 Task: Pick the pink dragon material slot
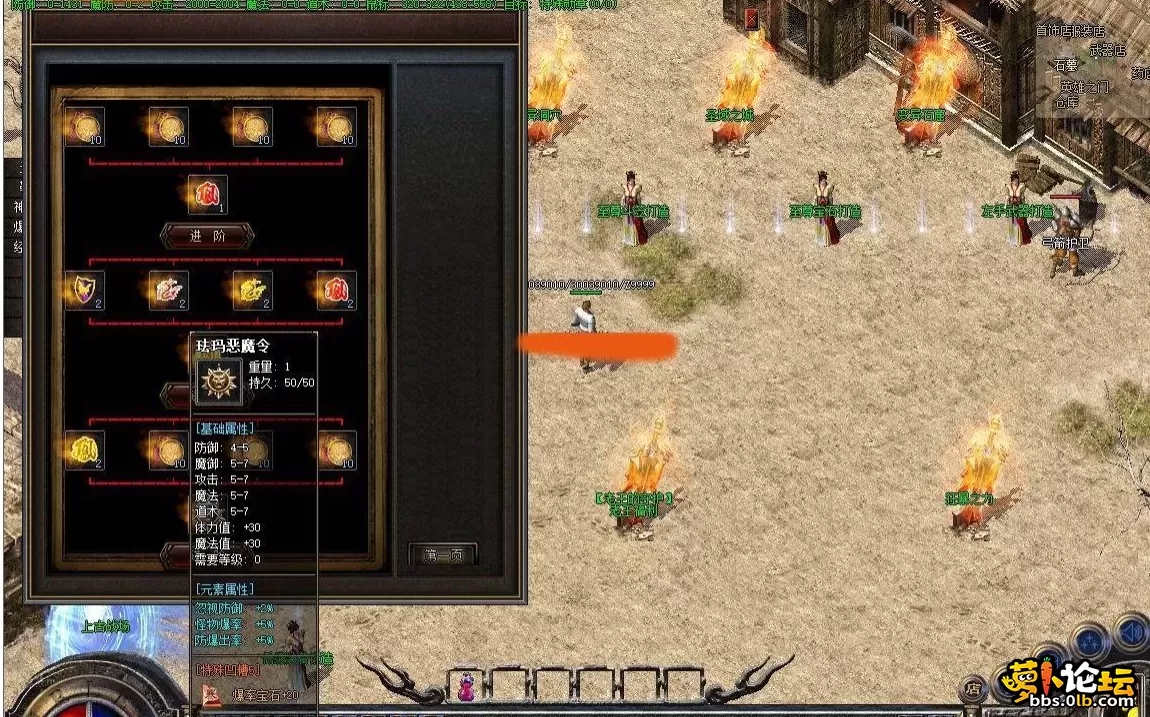168,291
